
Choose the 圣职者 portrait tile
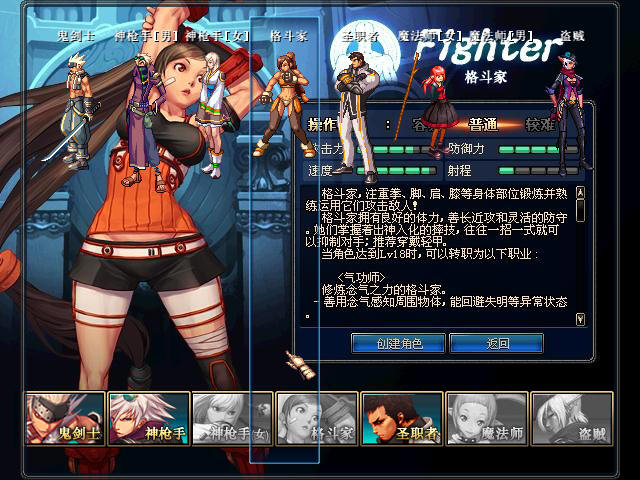pyautogui.click(x=401, y=418)
